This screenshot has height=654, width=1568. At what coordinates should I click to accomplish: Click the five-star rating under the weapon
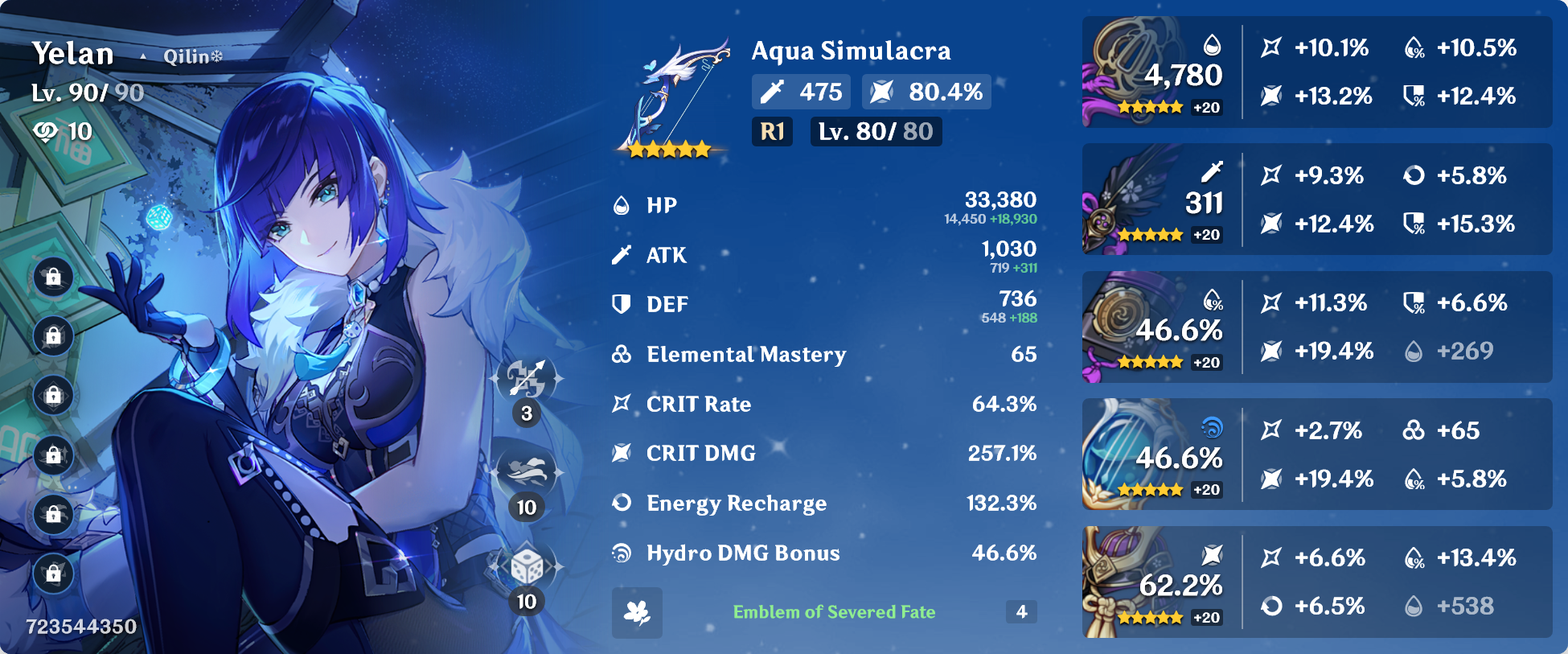667,150
